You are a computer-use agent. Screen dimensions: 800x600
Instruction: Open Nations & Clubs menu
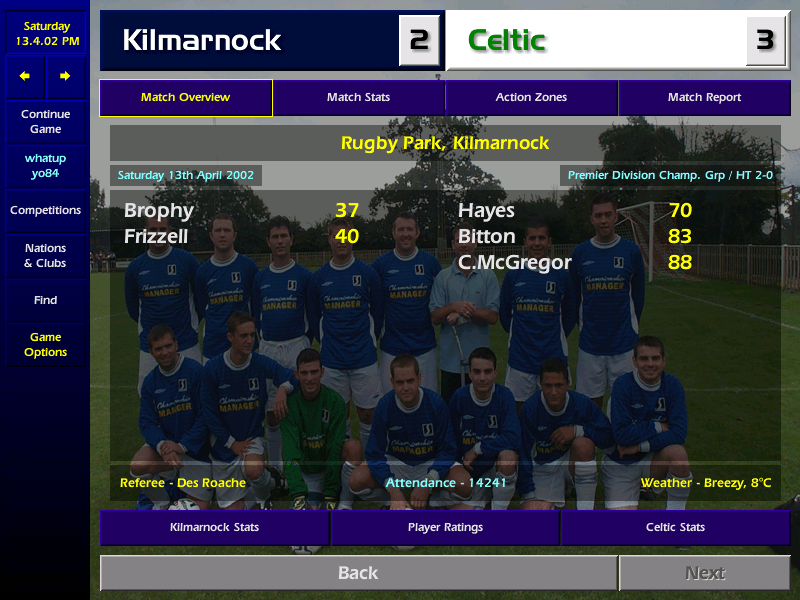pyautogui.click(x=45, y=256)
